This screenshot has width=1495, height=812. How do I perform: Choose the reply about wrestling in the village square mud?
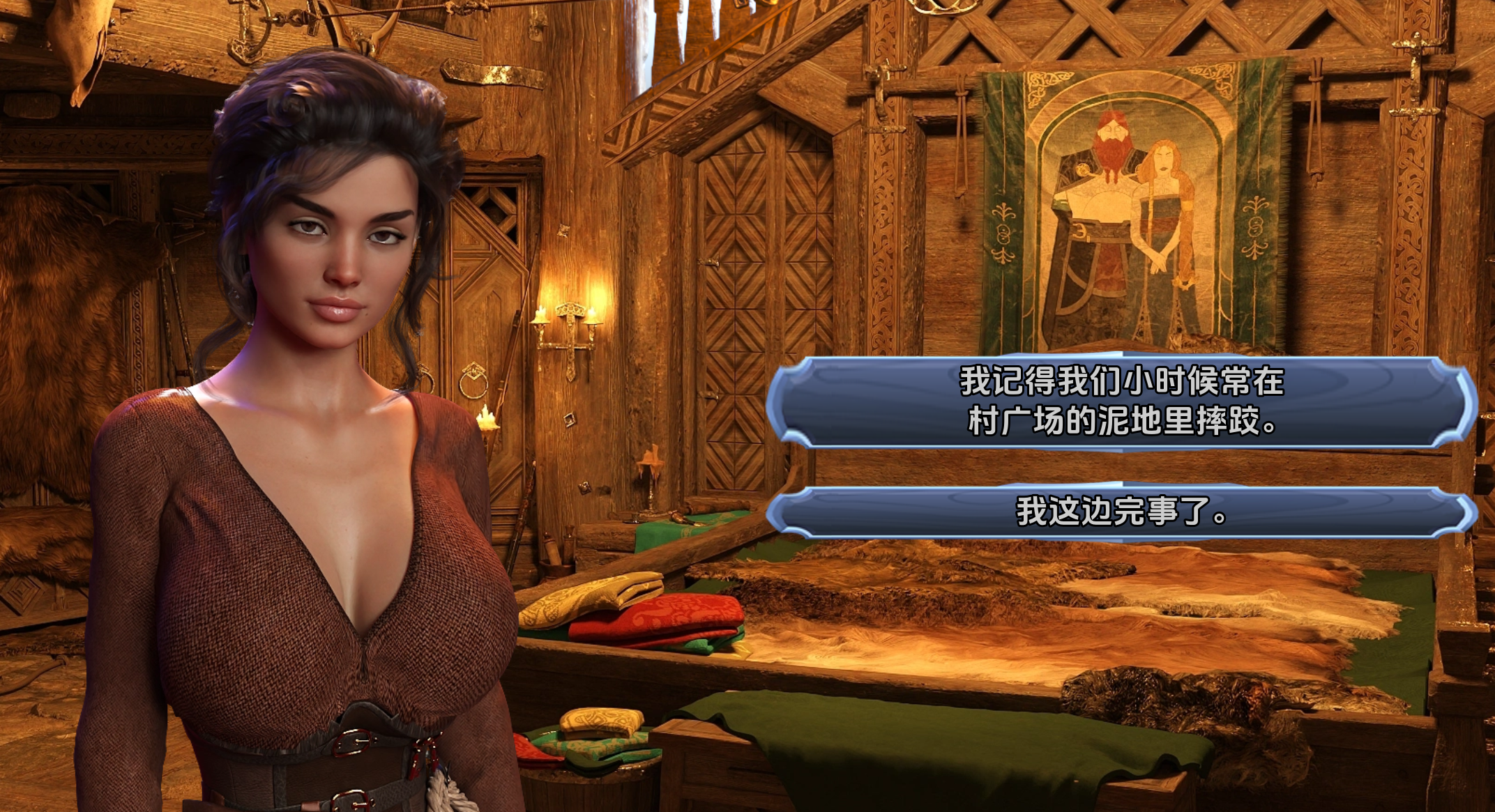[x=1121, y=401]
